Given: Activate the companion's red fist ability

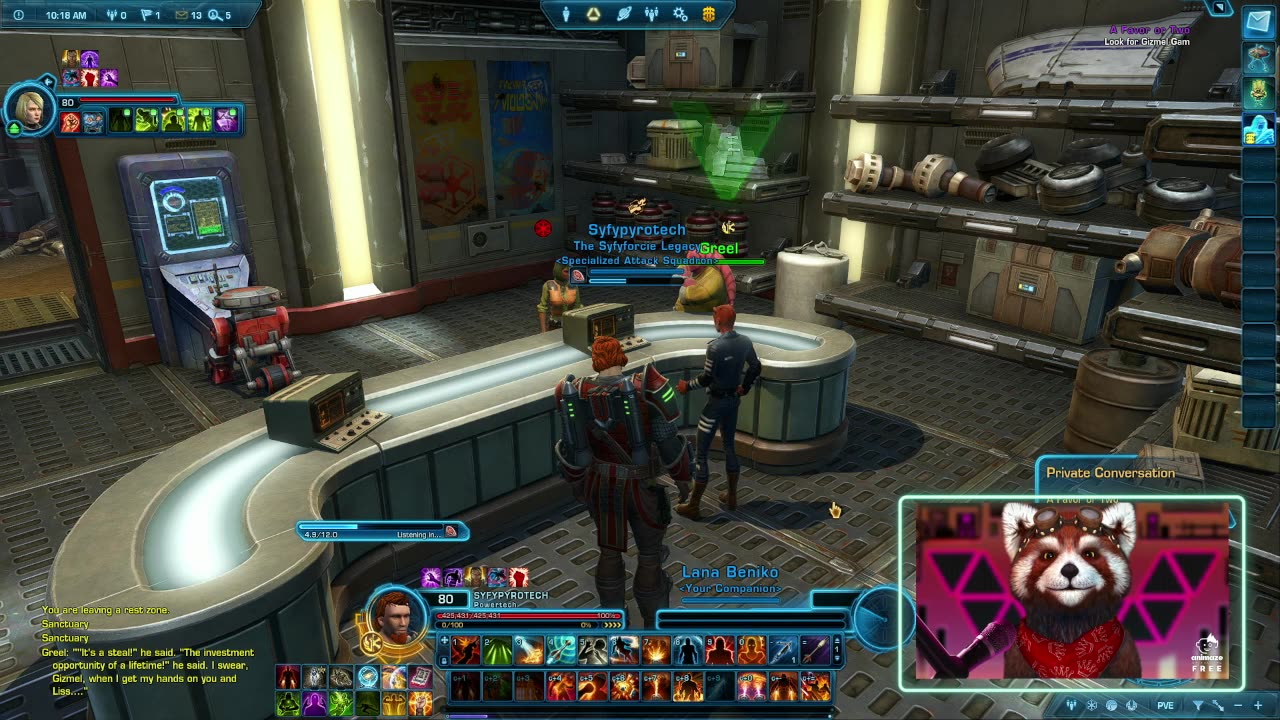Looking at the screenshot, I should [70, 122].
